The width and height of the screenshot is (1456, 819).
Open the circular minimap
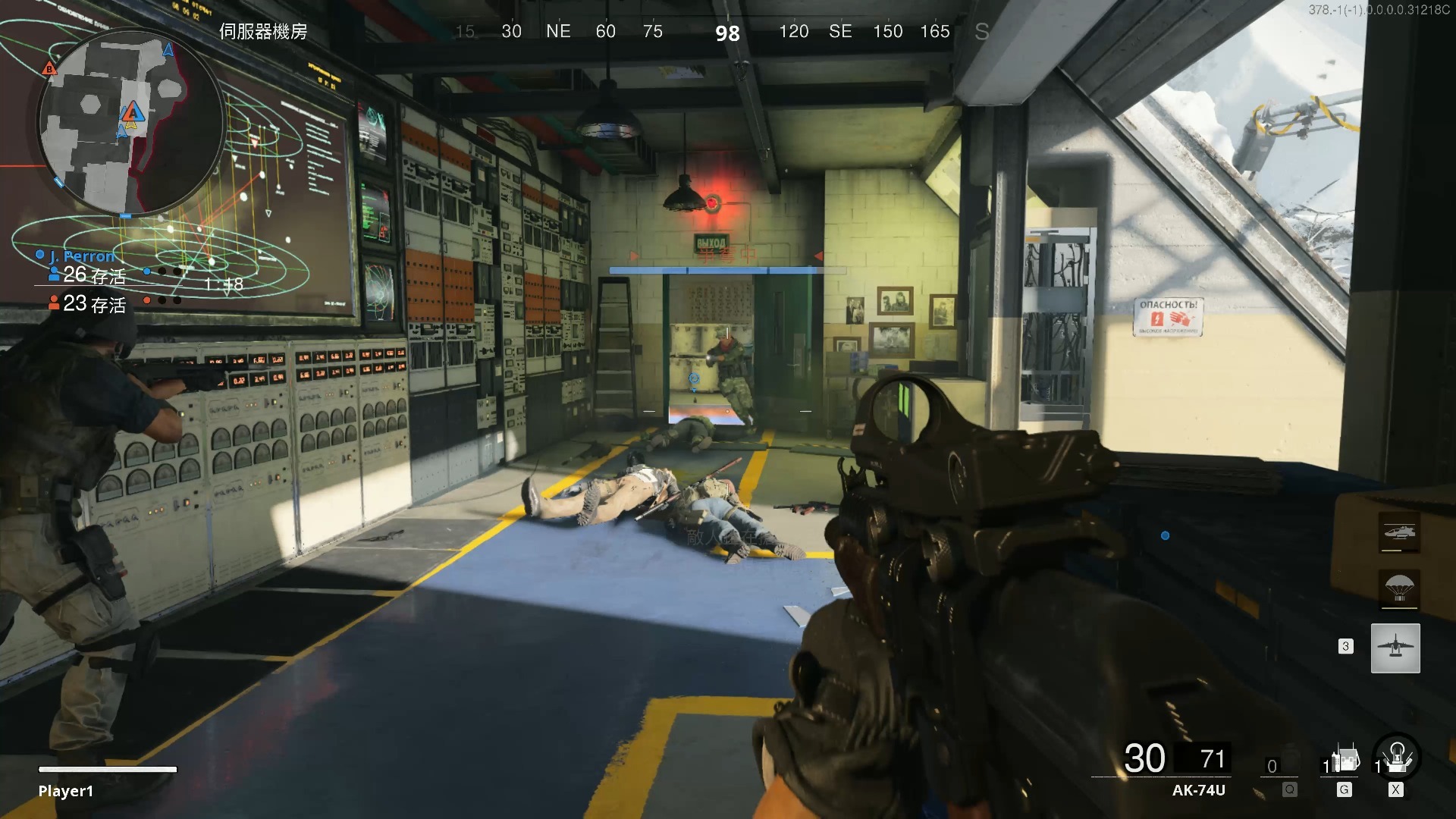(130, 123)
